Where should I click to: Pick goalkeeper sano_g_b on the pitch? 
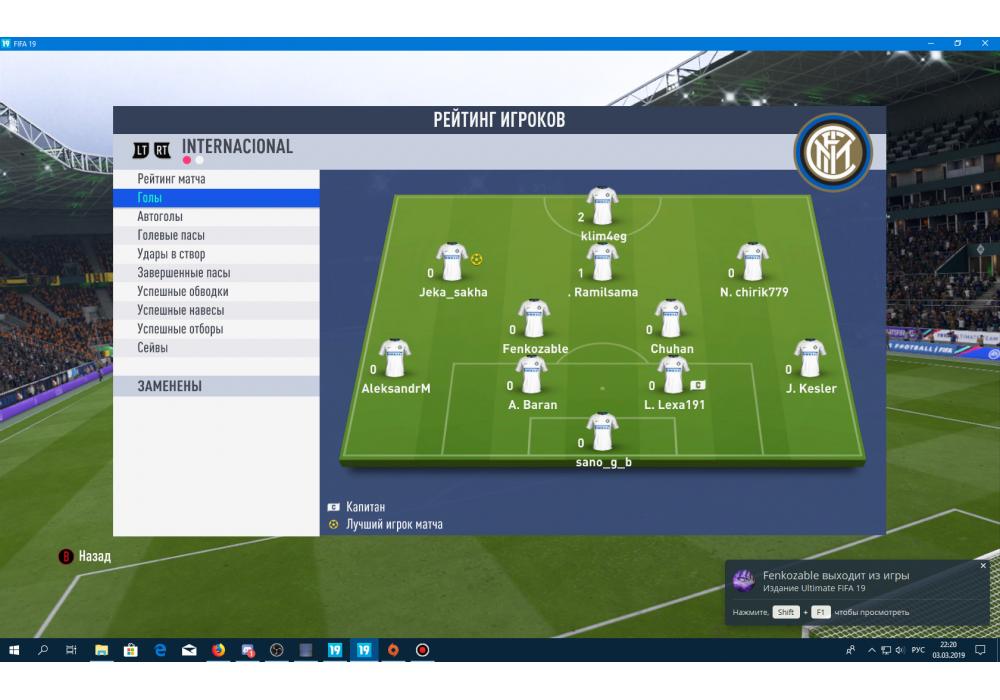pos(602,432)
